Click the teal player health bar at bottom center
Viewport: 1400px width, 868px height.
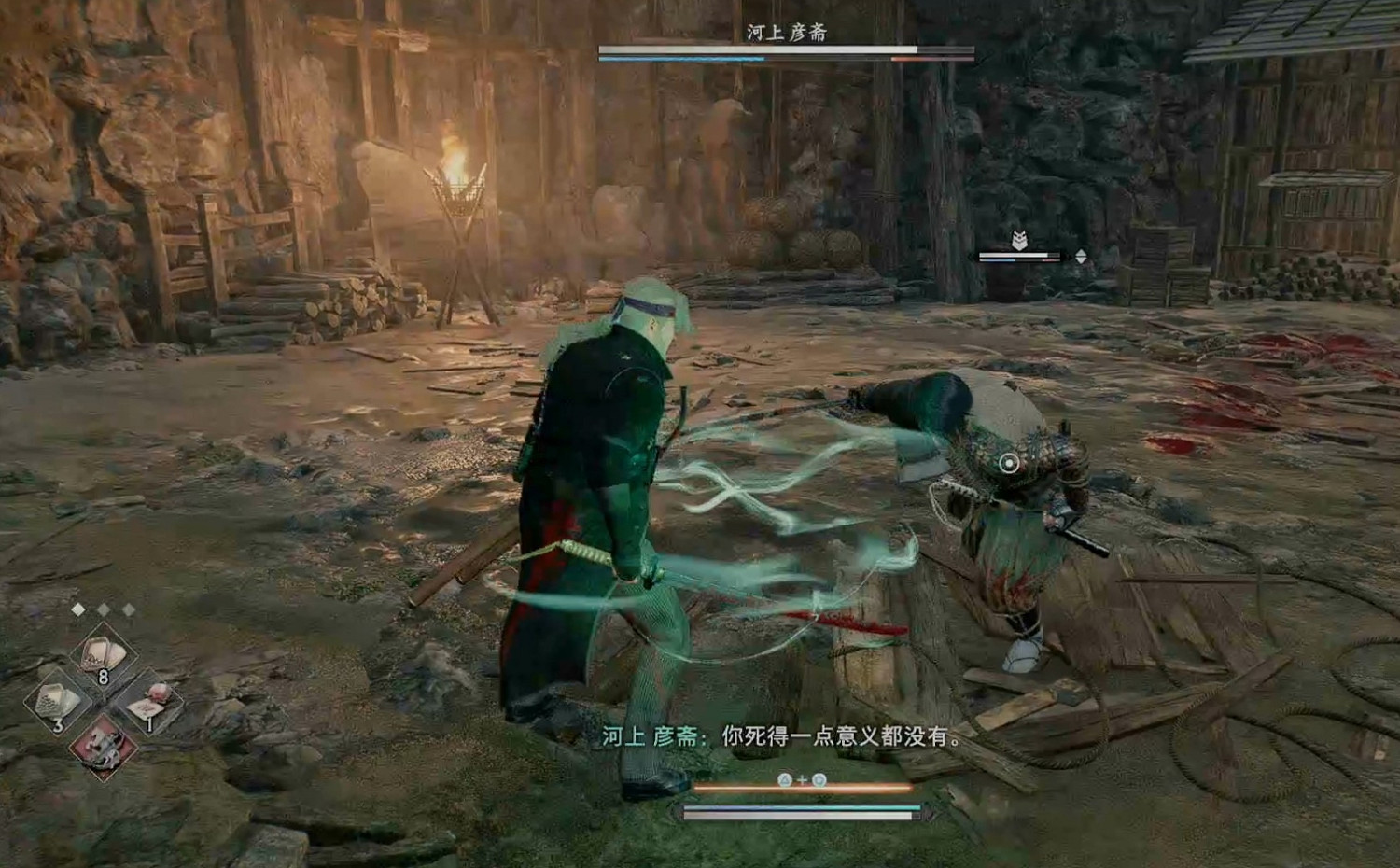point(803,807)
